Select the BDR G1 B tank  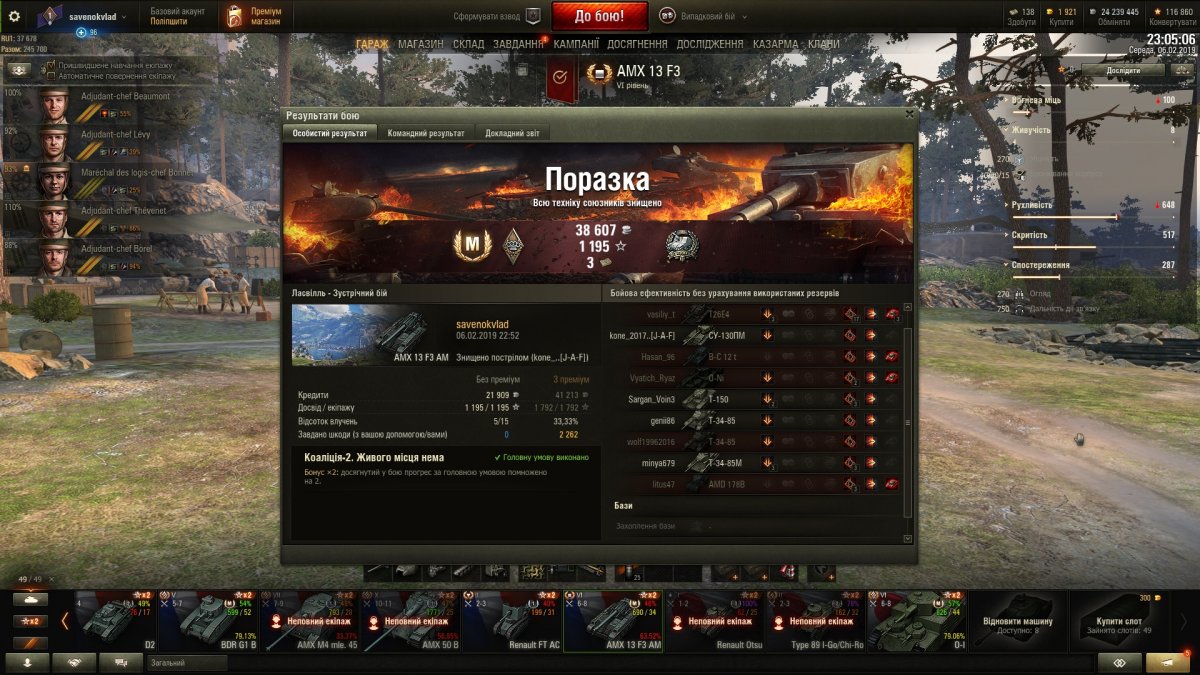click(x=208, y=620)
